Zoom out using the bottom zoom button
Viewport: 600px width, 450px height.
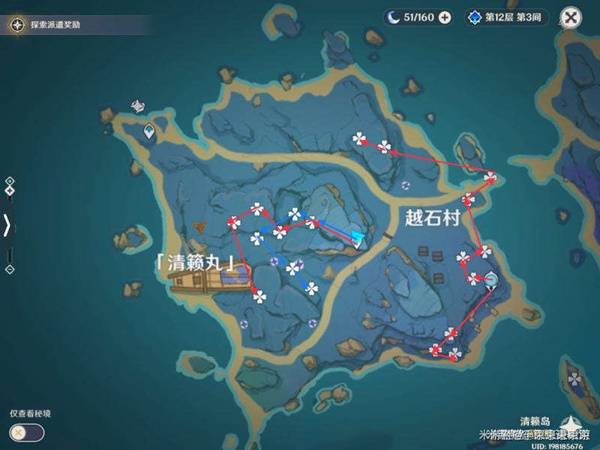tap(9, 269)
